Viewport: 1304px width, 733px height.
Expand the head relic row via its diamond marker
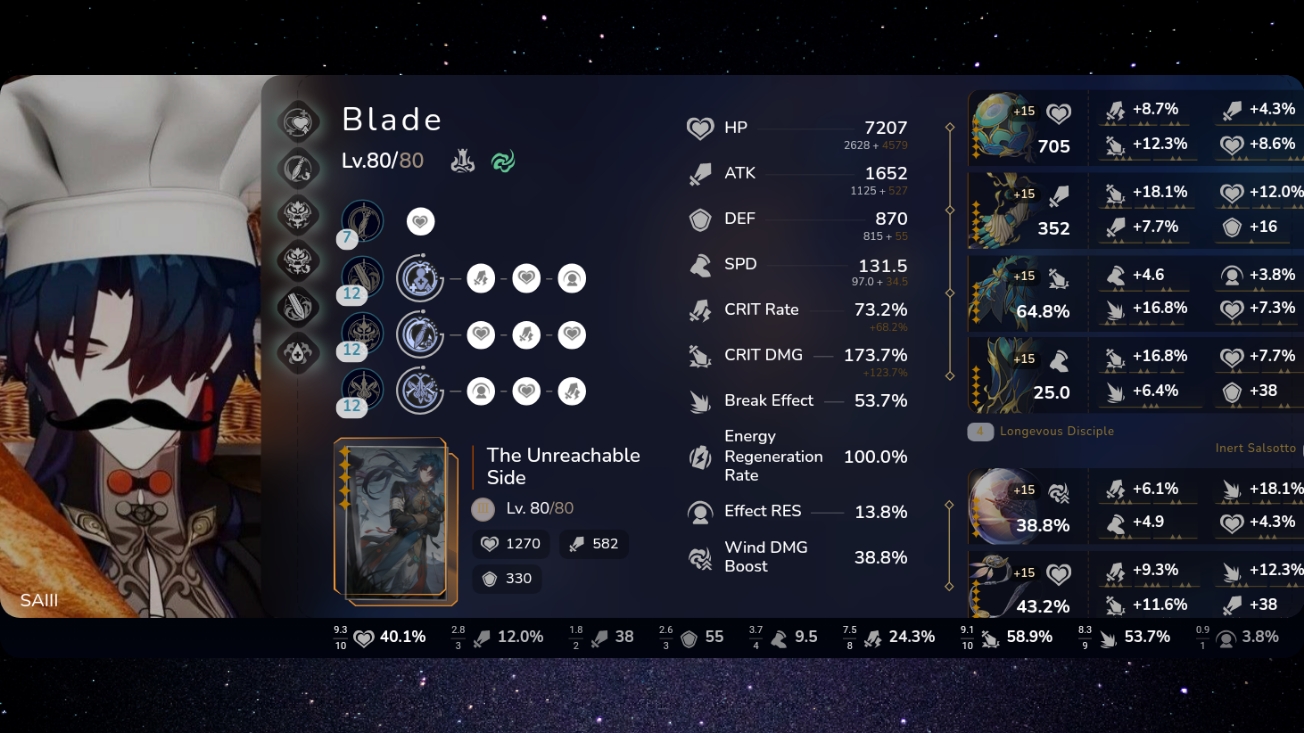tap(948, 127)
